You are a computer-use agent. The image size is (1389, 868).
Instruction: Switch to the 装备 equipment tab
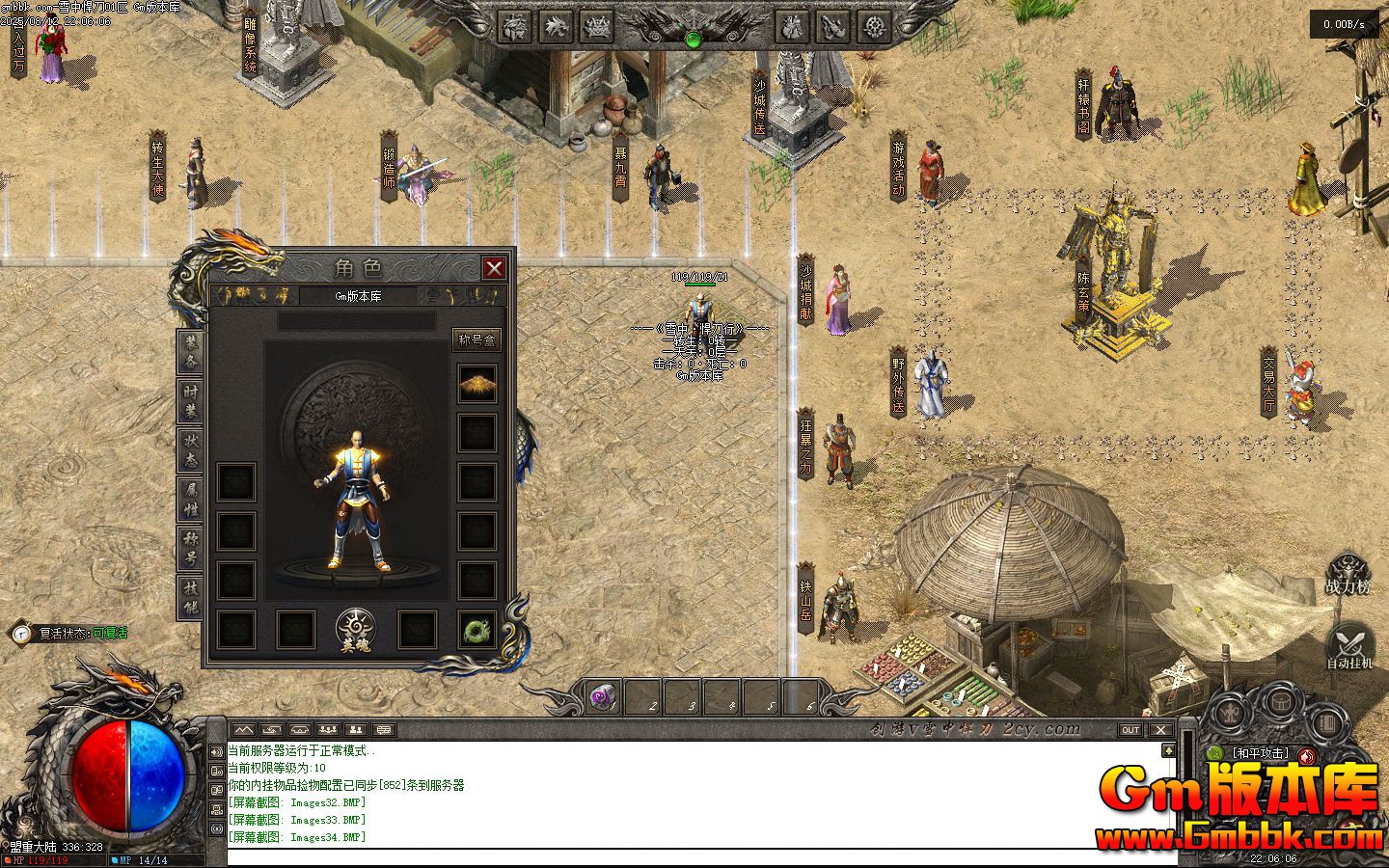[191, 353]
